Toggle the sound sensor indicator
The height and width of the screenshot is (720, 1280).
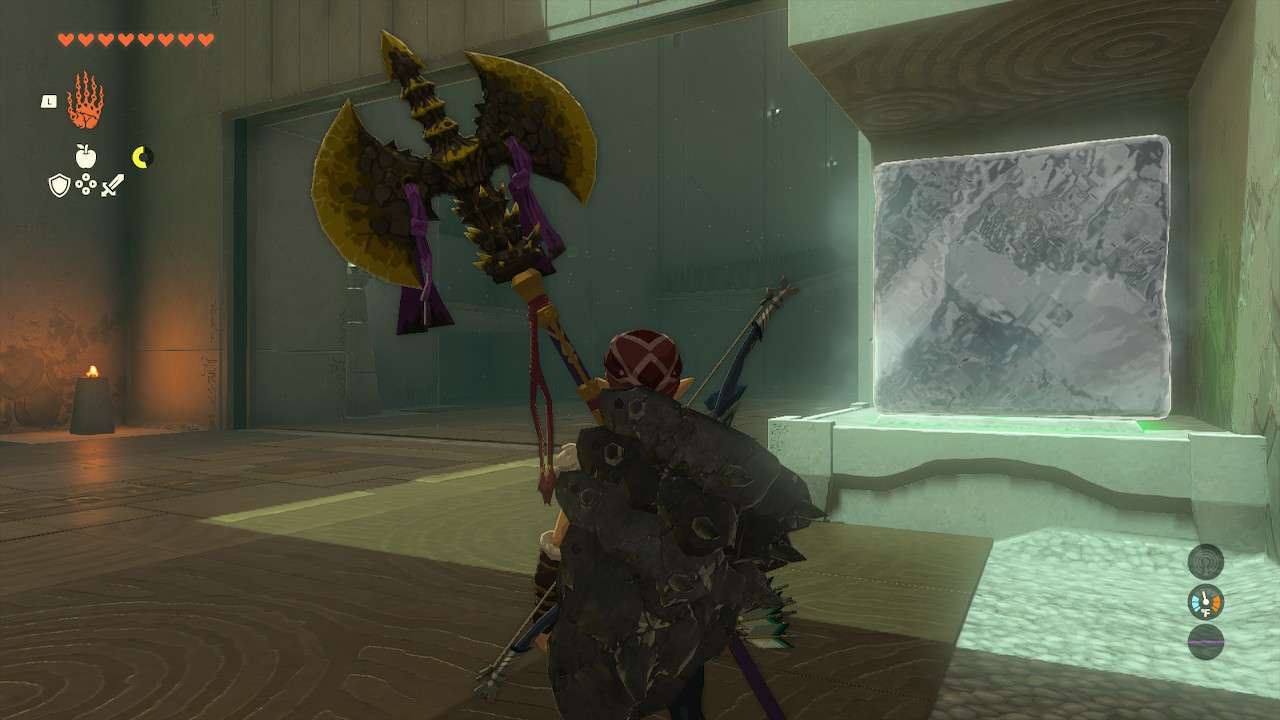click(x=1205, y=562)
